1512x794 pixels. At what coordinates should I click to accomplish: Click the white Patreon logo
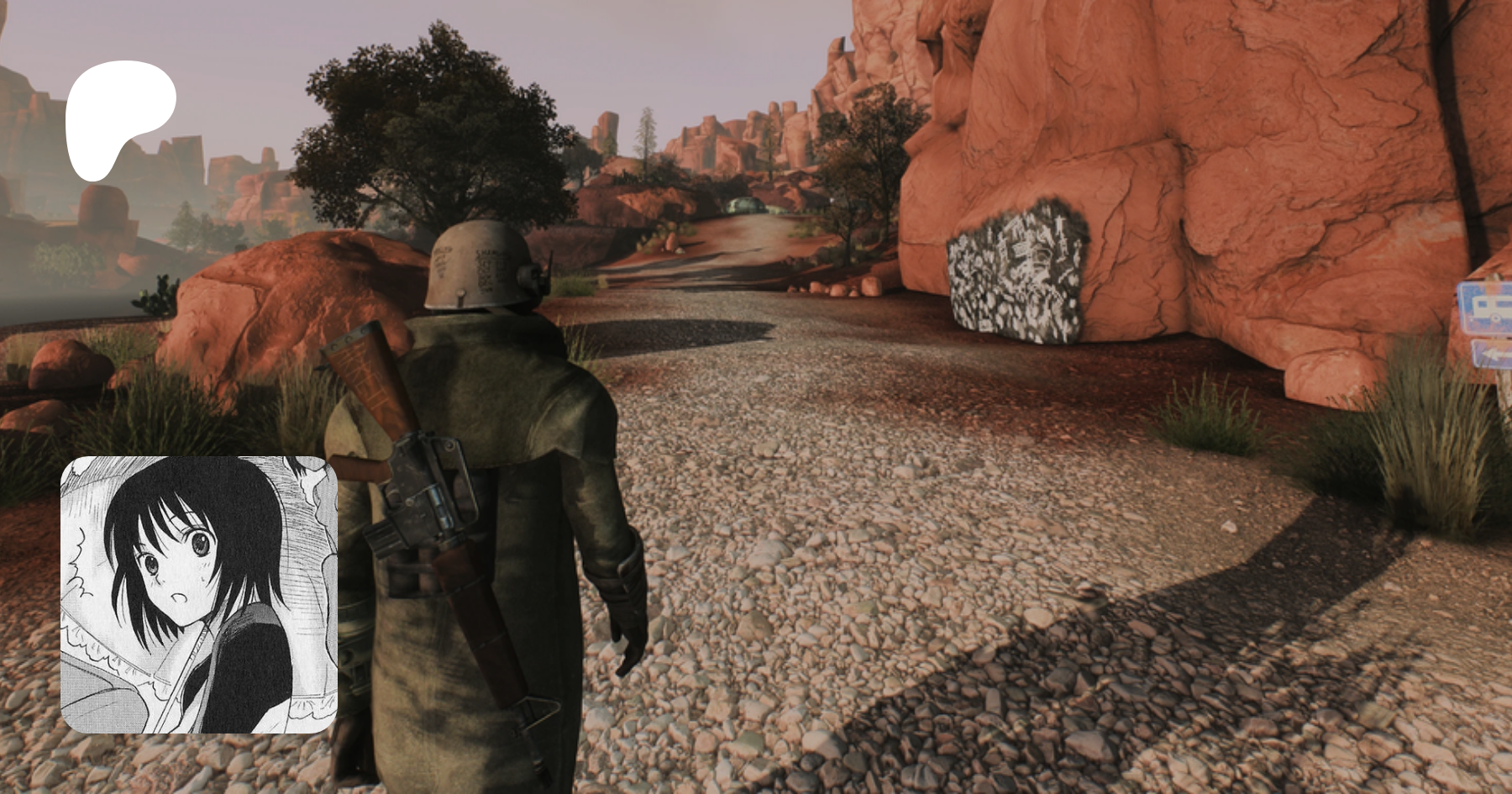pos(118,118)
